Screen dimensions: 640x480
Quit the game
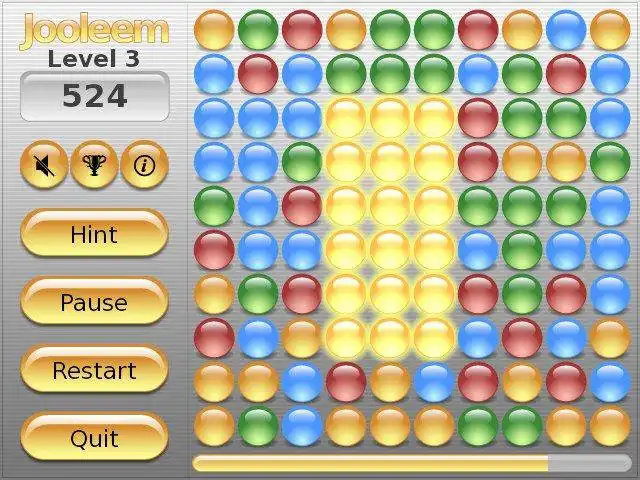point(94,438)
